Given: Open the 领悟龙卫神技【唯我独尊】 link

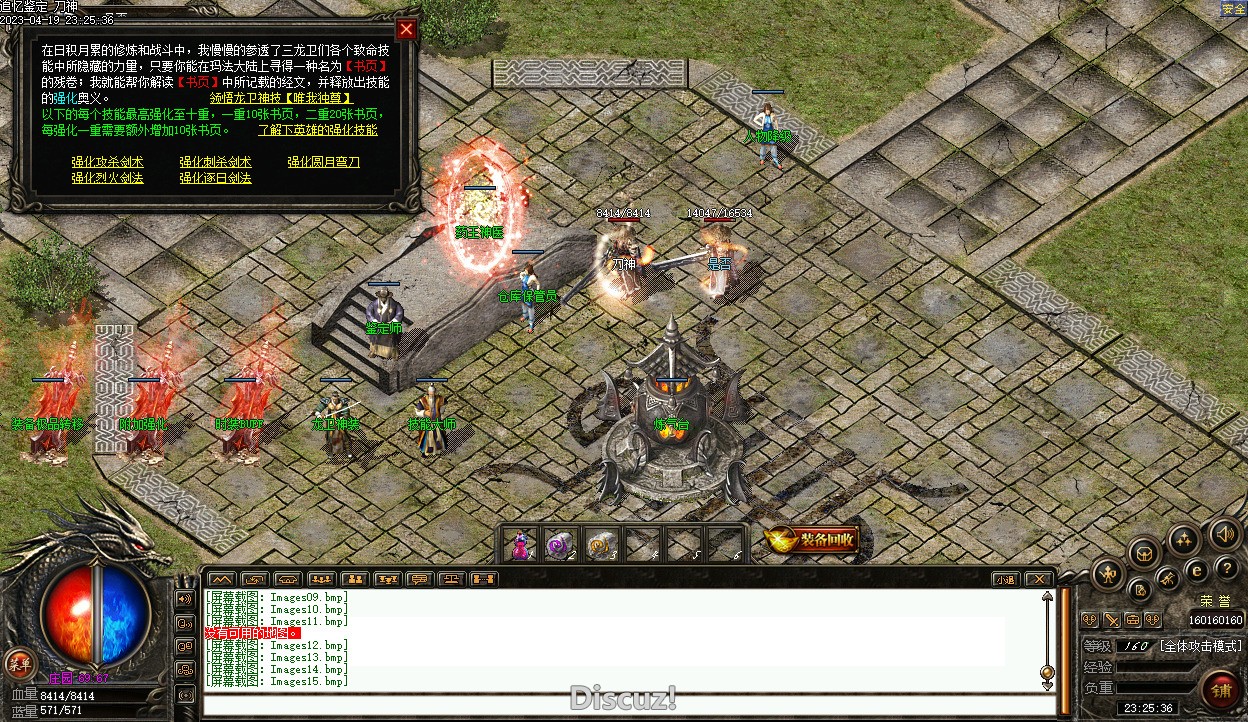Looking at the screenshot, I should (x=280, y=98).
